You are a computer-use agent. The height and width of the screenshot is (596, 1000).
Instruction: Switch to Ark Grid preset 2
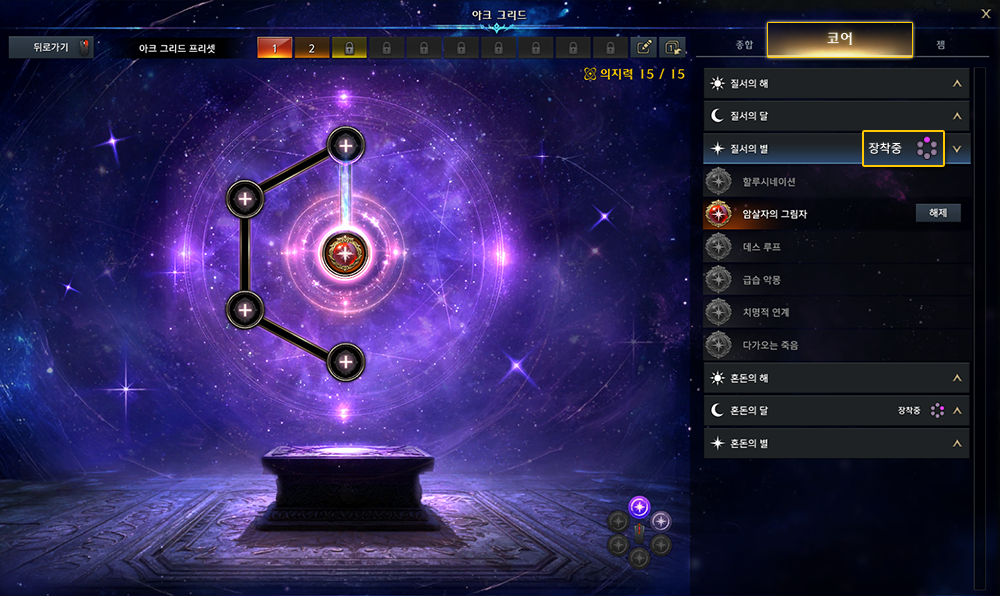pos(311,47)
